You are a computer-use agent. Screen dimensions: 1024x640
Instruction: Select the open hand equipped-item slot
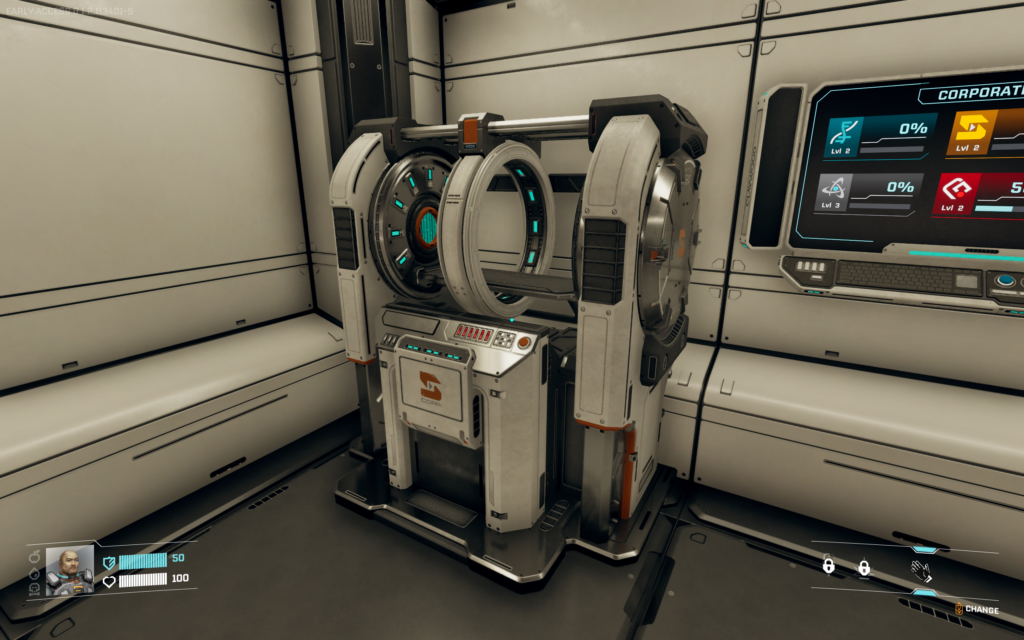[921, 571]
